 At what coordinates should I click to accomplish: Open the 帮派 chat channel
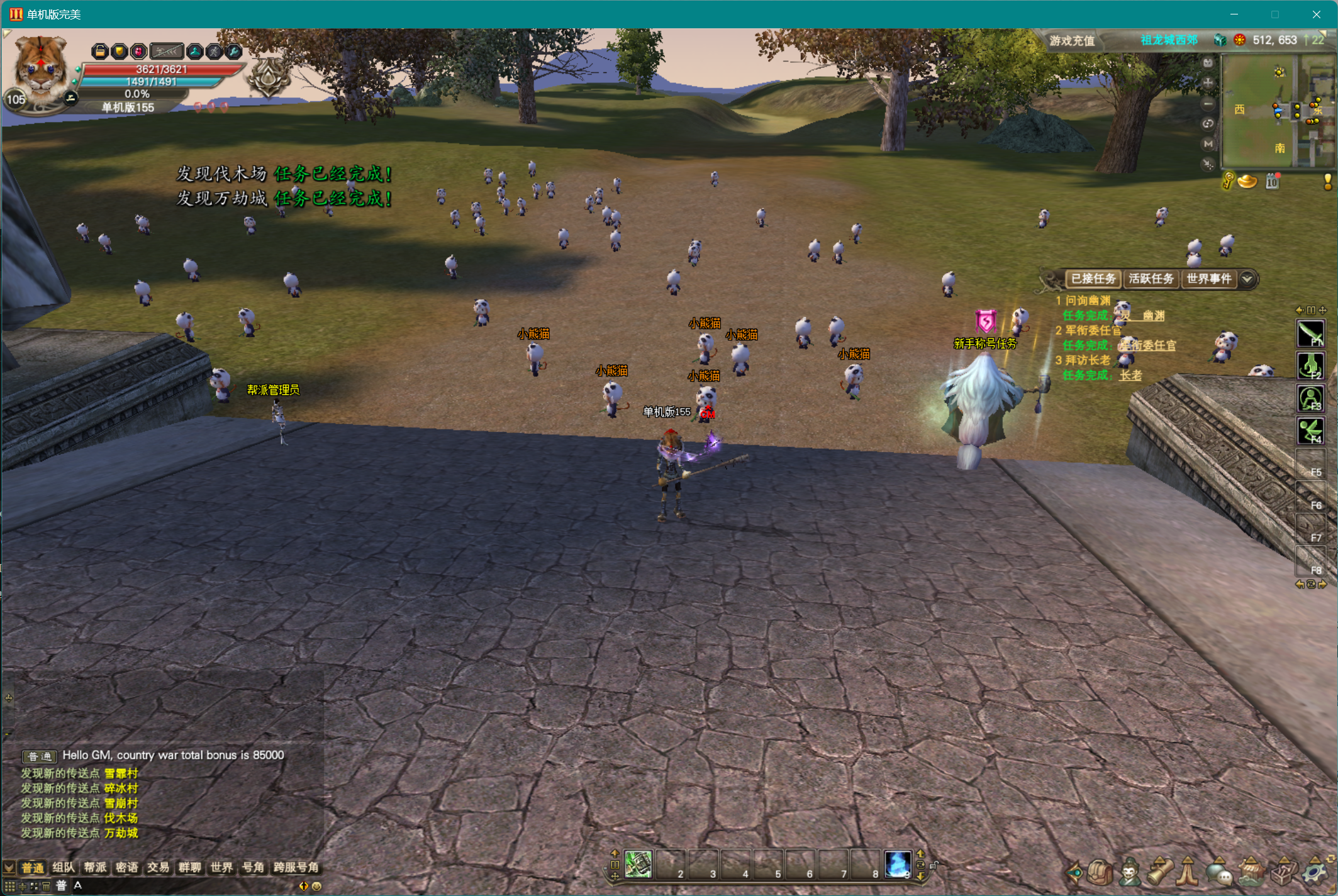pos(95,868)
